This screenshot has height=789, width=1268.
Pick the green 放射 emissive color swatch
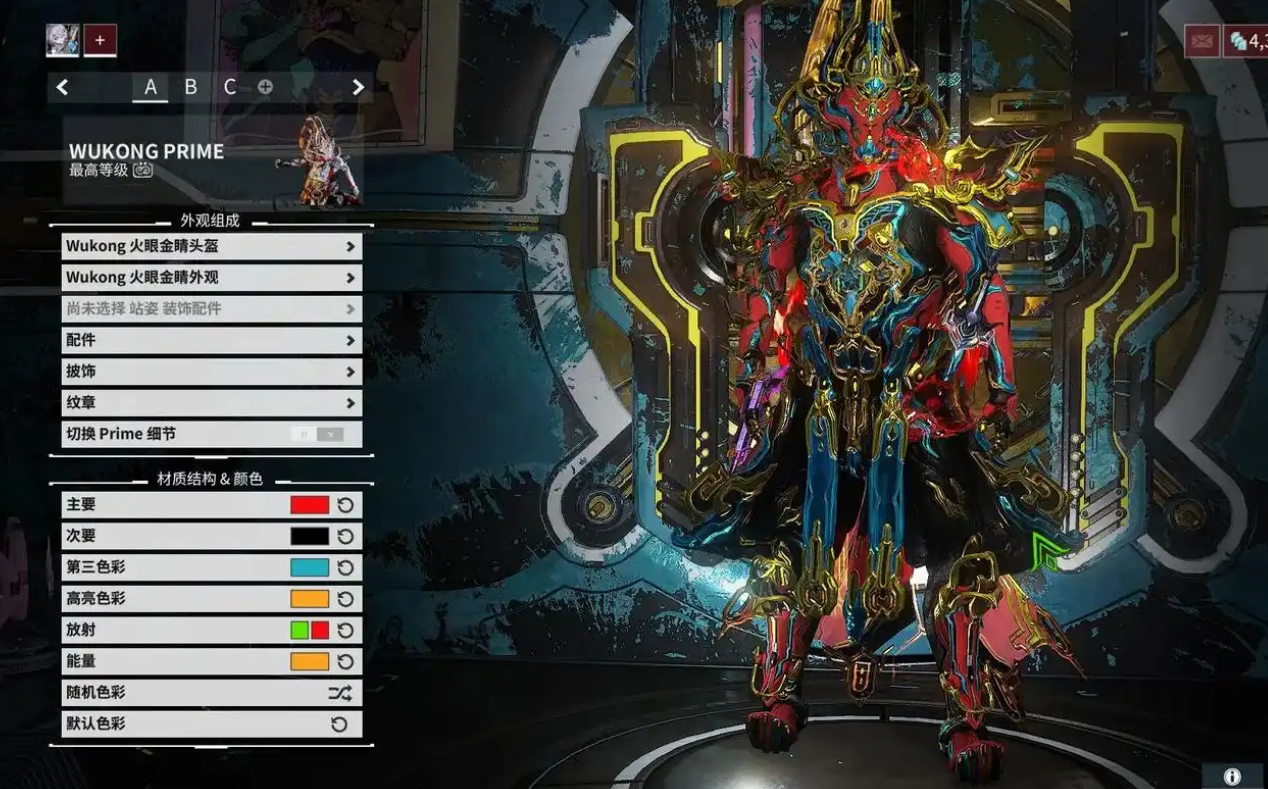tap(299, 630)
